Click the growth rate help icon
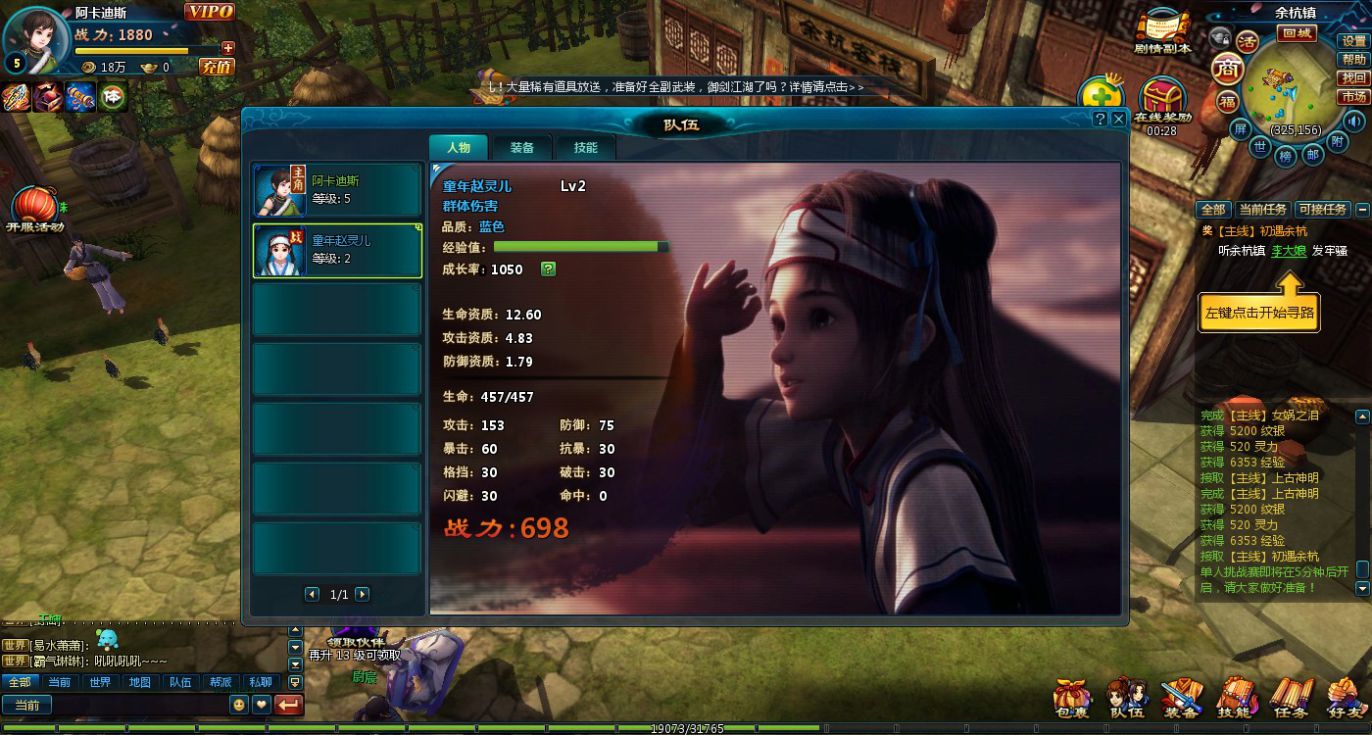Viewport: 1372px width, 735px height. coord(548,269)
